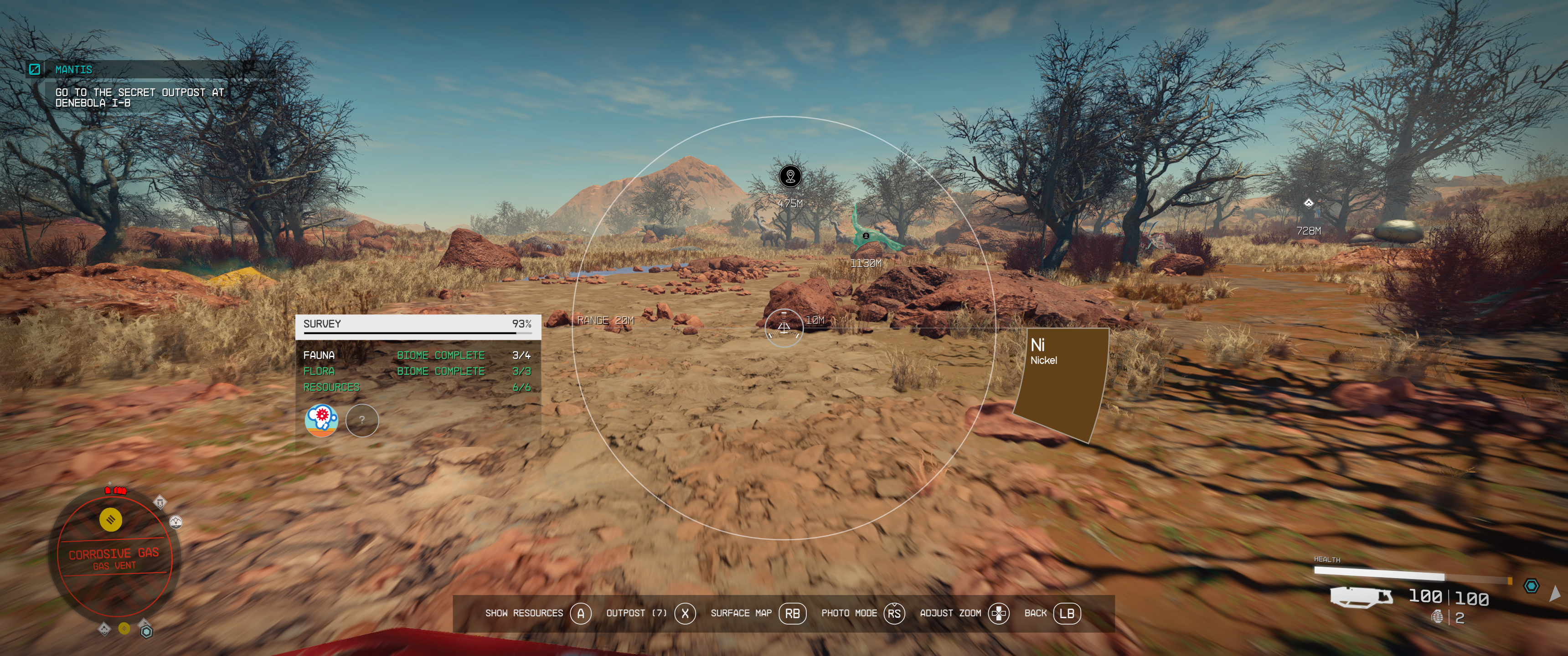Select the grenade icon
Image resolution: width=1568 pixels, height=656 pixels.
tap(1437, 617)
